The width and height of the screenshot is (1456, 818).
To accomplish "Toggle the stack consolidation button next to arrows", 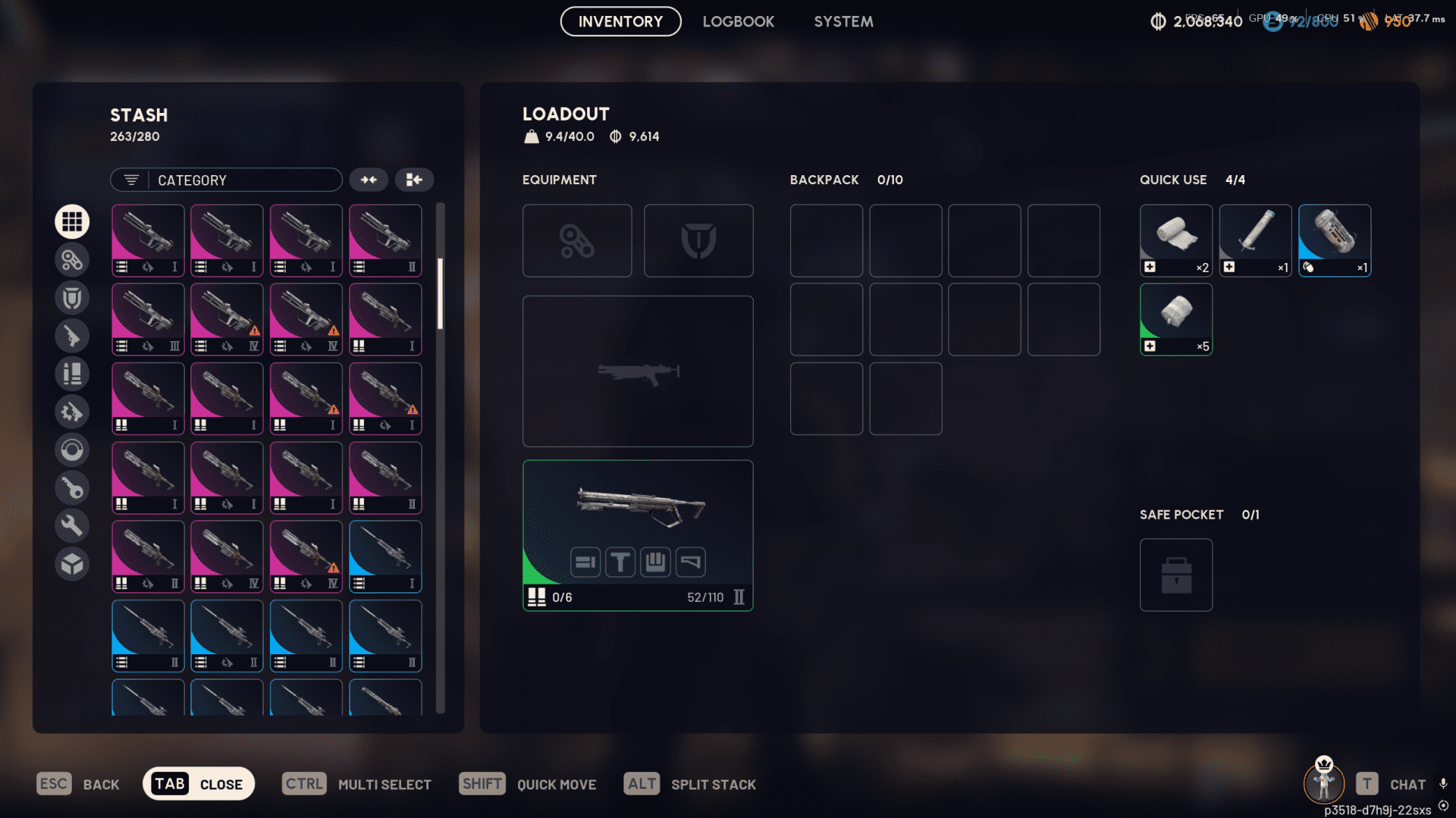I will 414,180.
